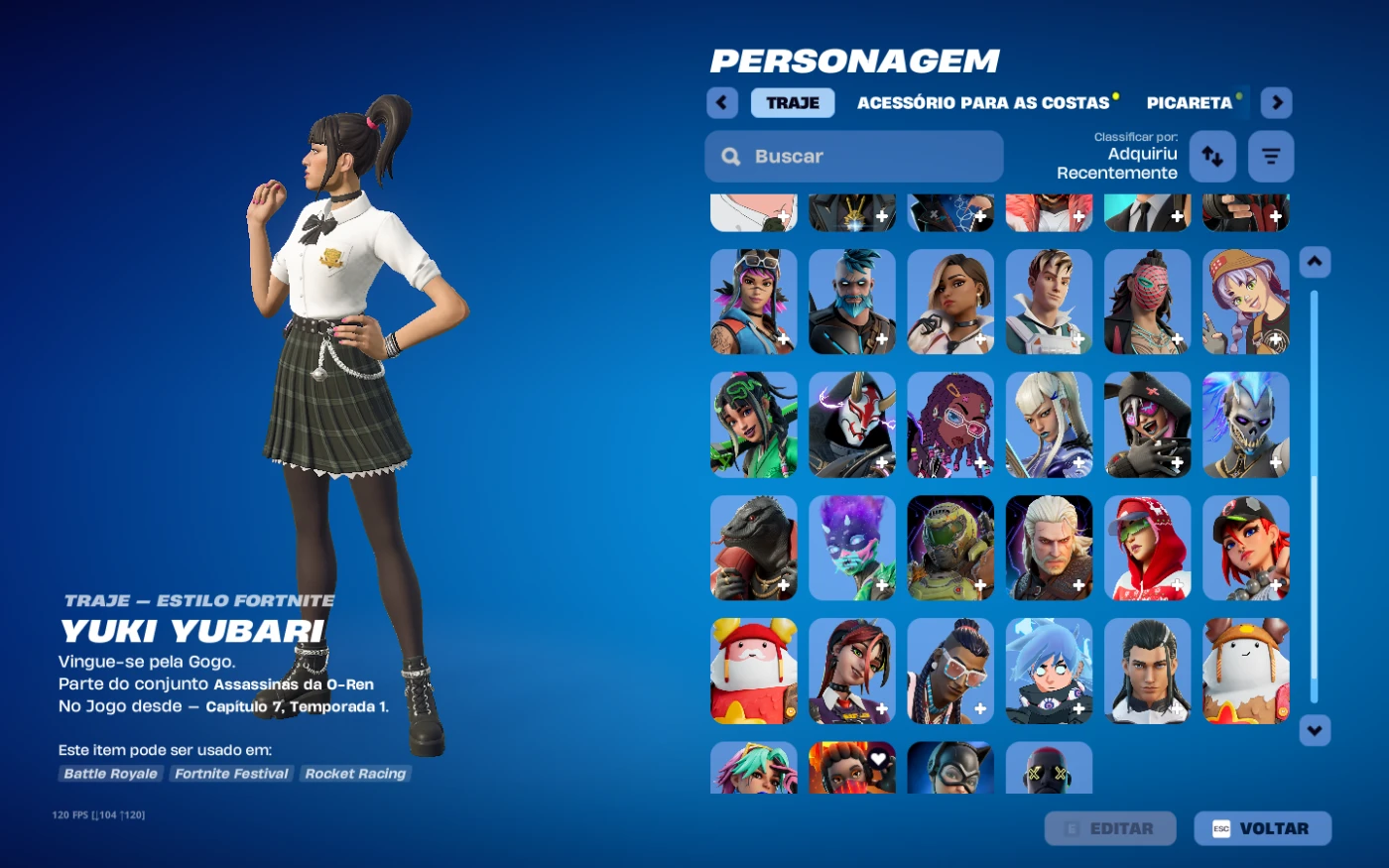Image resolution: width=1389 pixels, height=868 pixels.
Task: Pick the red hooded green visor skin
Action: (1148, 549)
